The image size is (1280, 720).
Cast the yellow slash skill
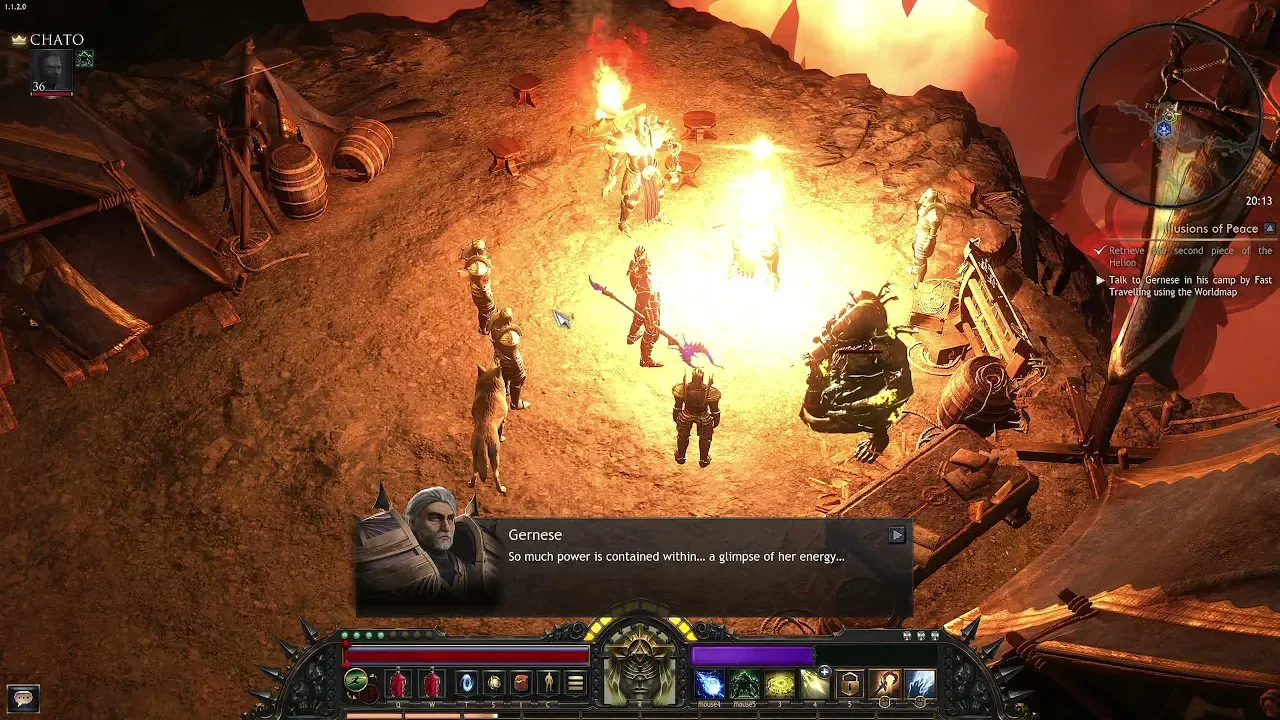[814, 684]
